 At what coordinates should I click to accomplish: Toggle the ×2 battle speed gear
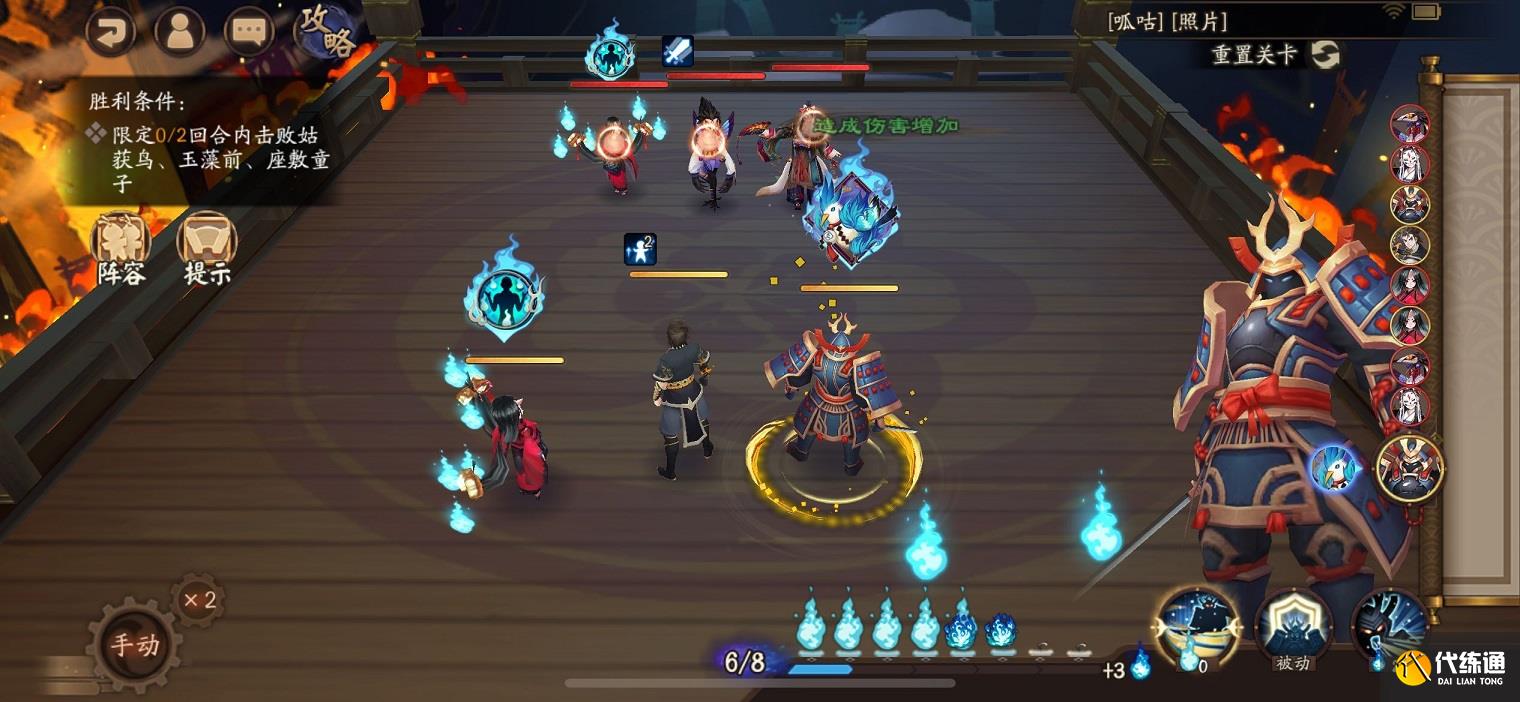pyautogui.click(x=198, y=600)
